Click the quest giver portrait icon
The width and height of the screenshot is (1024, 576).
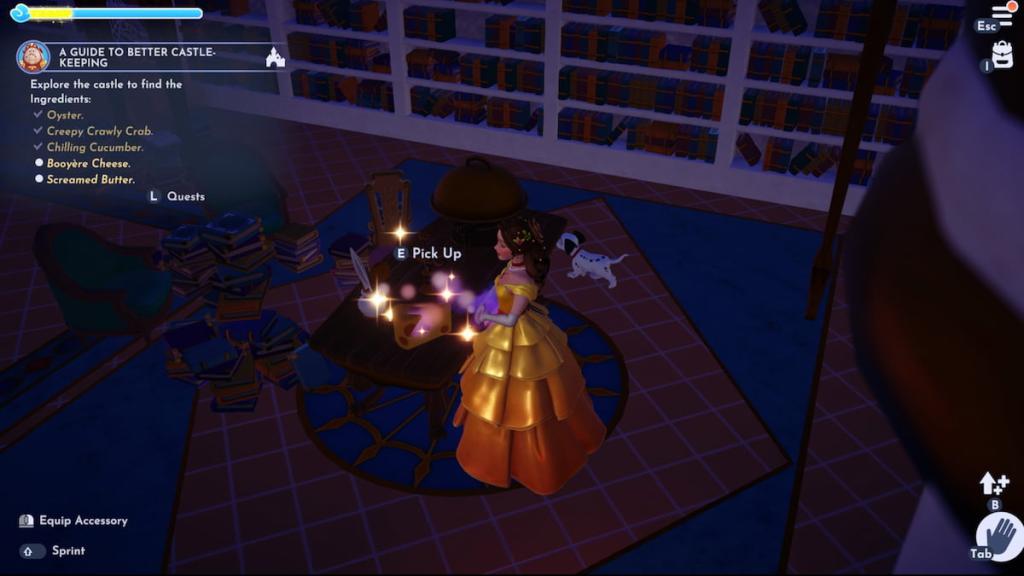click(33, 57)
